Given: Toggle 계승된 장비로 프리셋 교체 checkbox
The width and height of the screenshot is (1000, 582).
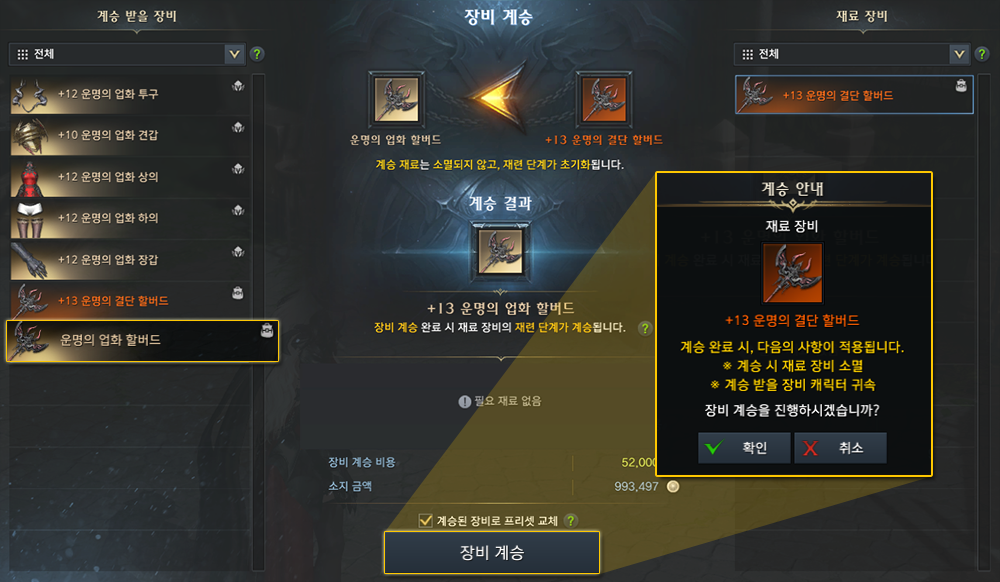Looking at the screenshot, I should tap(425, 520).
